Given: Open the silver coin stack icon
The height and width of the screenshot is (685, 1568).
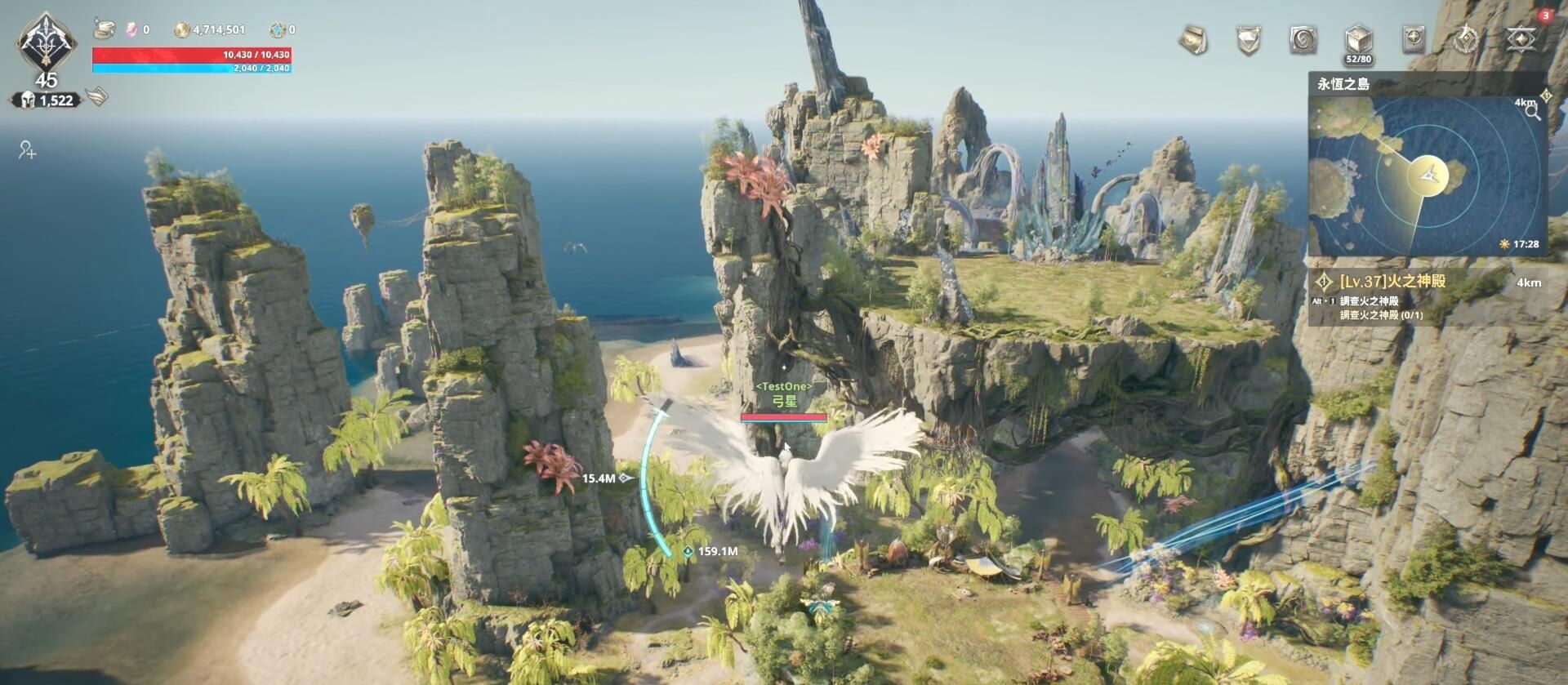Looking at the screenshot, I should [x=104, y=29].
